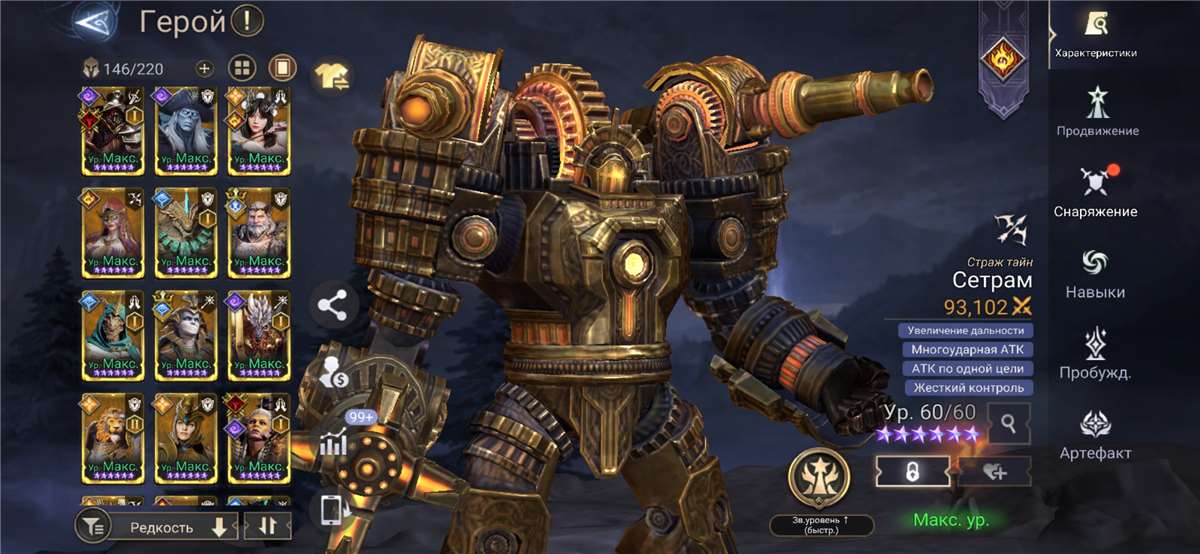Open the Снаряжение equipment tab
The image size is (1200, 554).
pos(1095,192)
